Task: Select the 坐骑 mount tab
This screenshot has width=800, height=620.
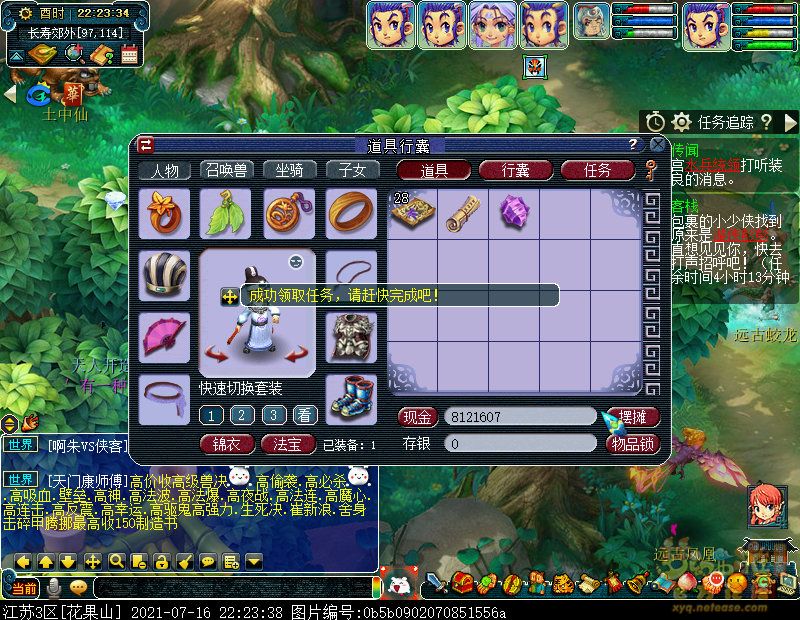Action: pos(289,170)
